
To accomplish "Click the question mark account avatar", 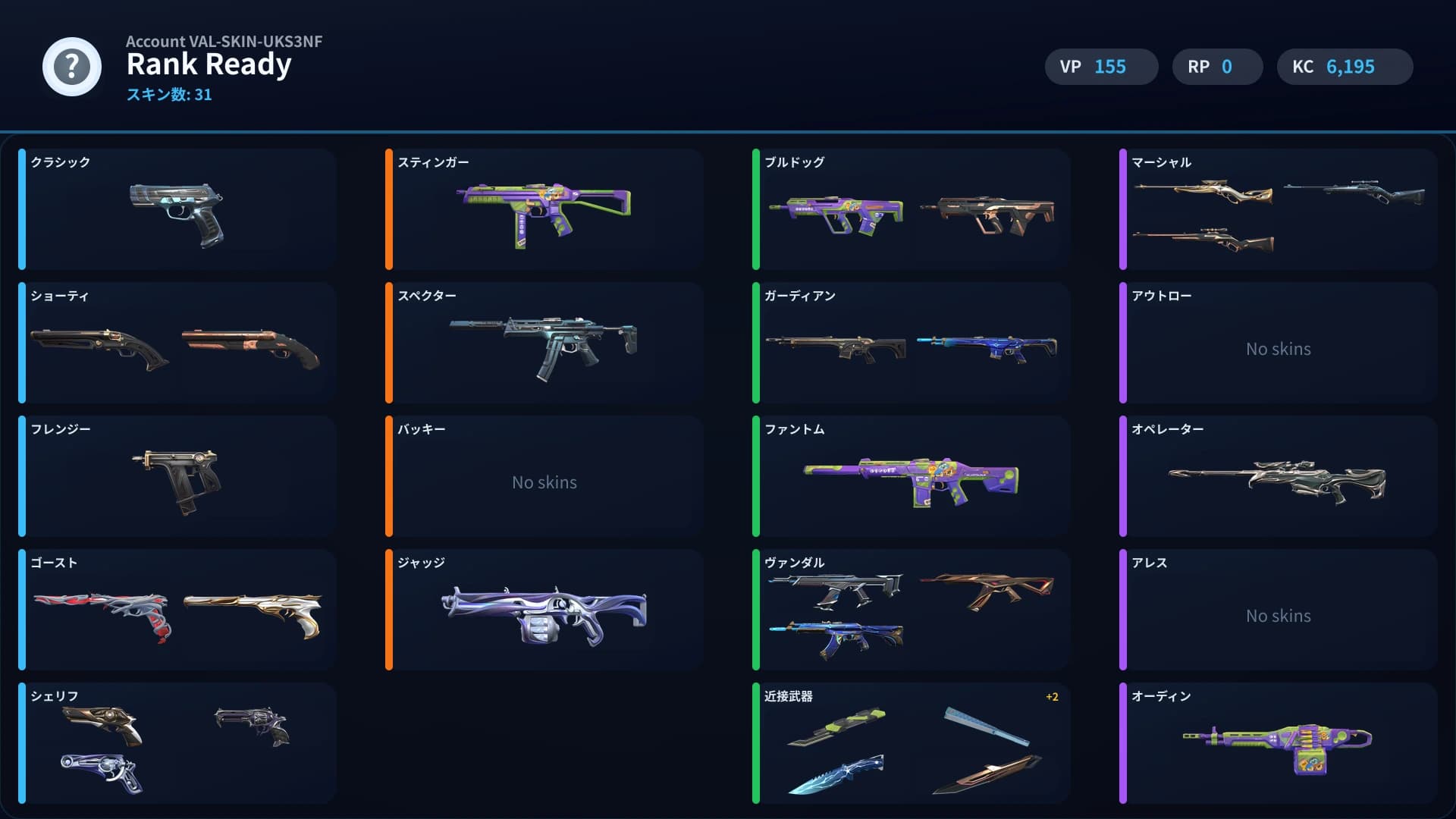I will click(72, 67).
